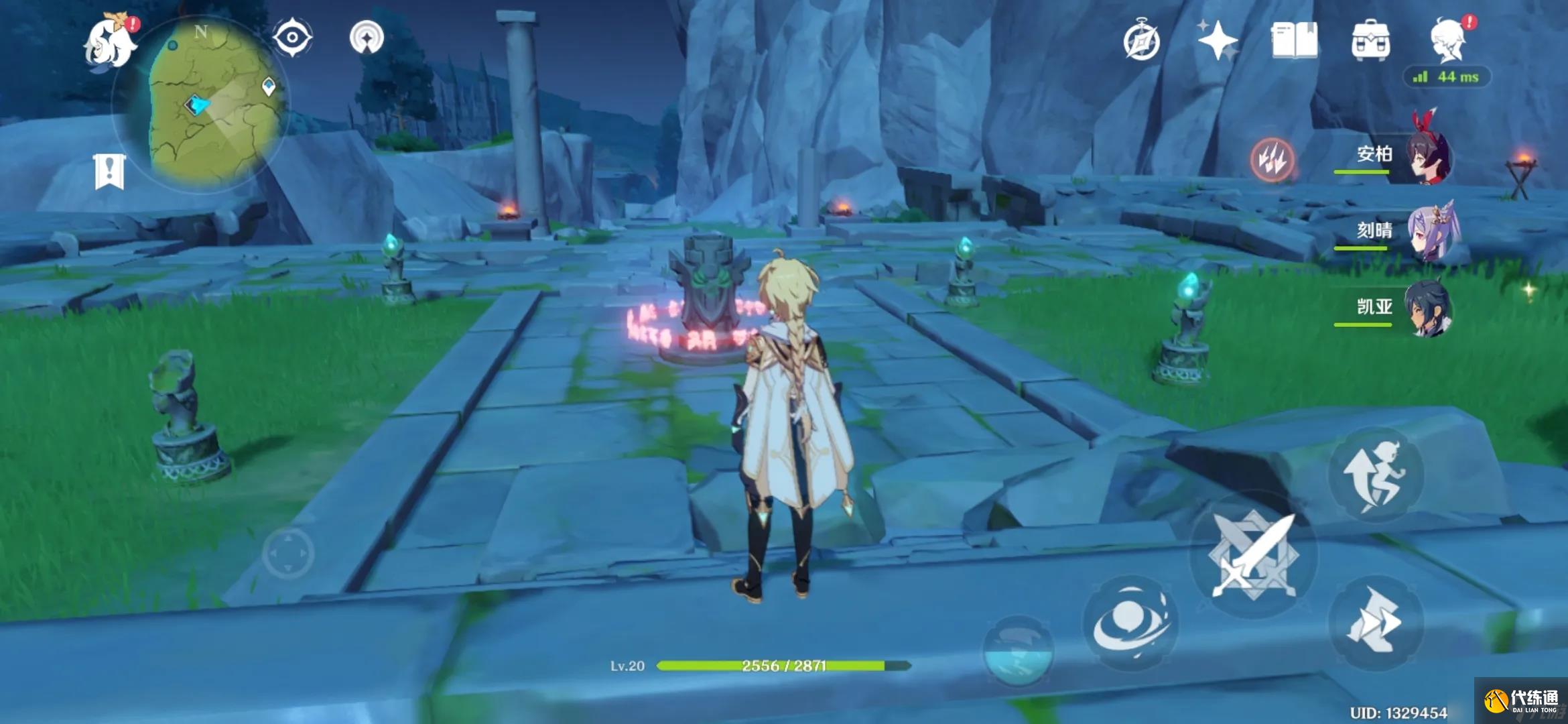Click the red arrows icon beside 安柏
Image resolution: width=1568 pixels, height=724 pixels.
pyautogui.click(x=1272, y=160)
